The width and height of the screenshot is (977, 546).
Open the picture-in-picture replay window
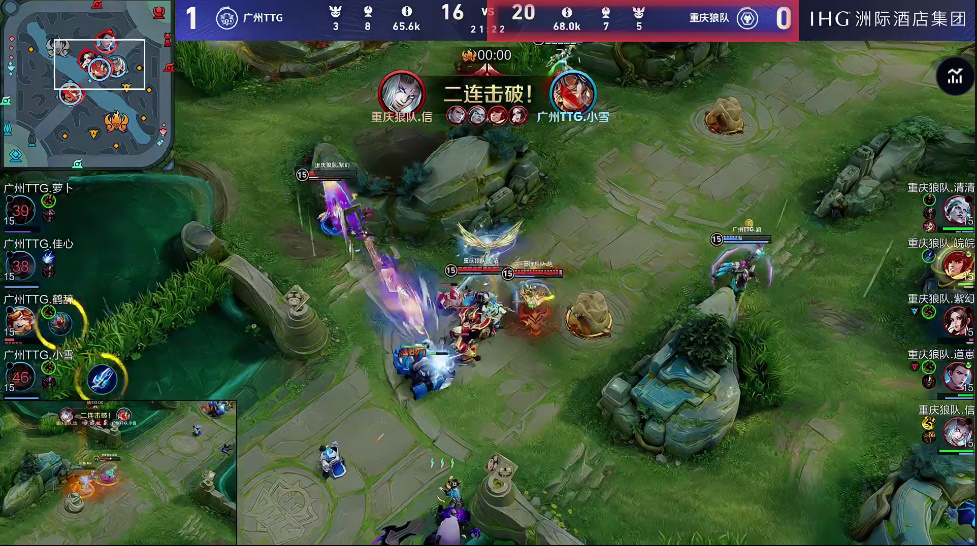pyautogui.click(x=118, y=472)
